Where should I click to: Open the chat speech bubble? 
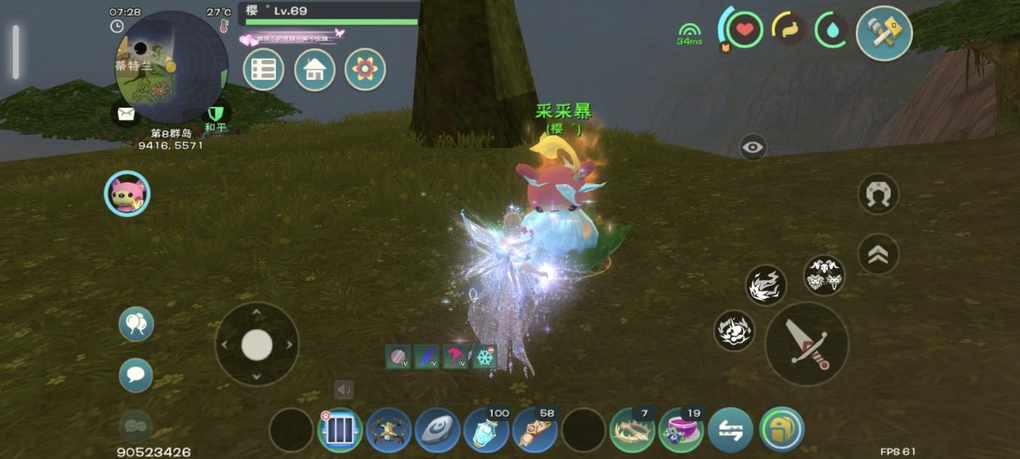(x=136, y=375)
